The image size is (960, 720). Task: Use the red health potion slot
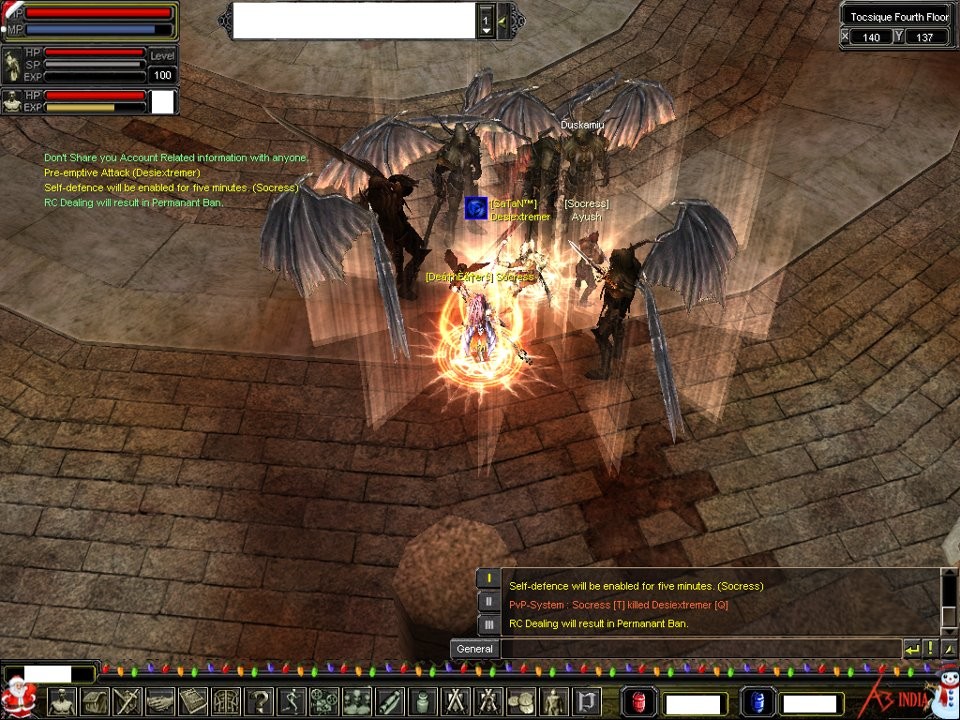coord(640,702)
